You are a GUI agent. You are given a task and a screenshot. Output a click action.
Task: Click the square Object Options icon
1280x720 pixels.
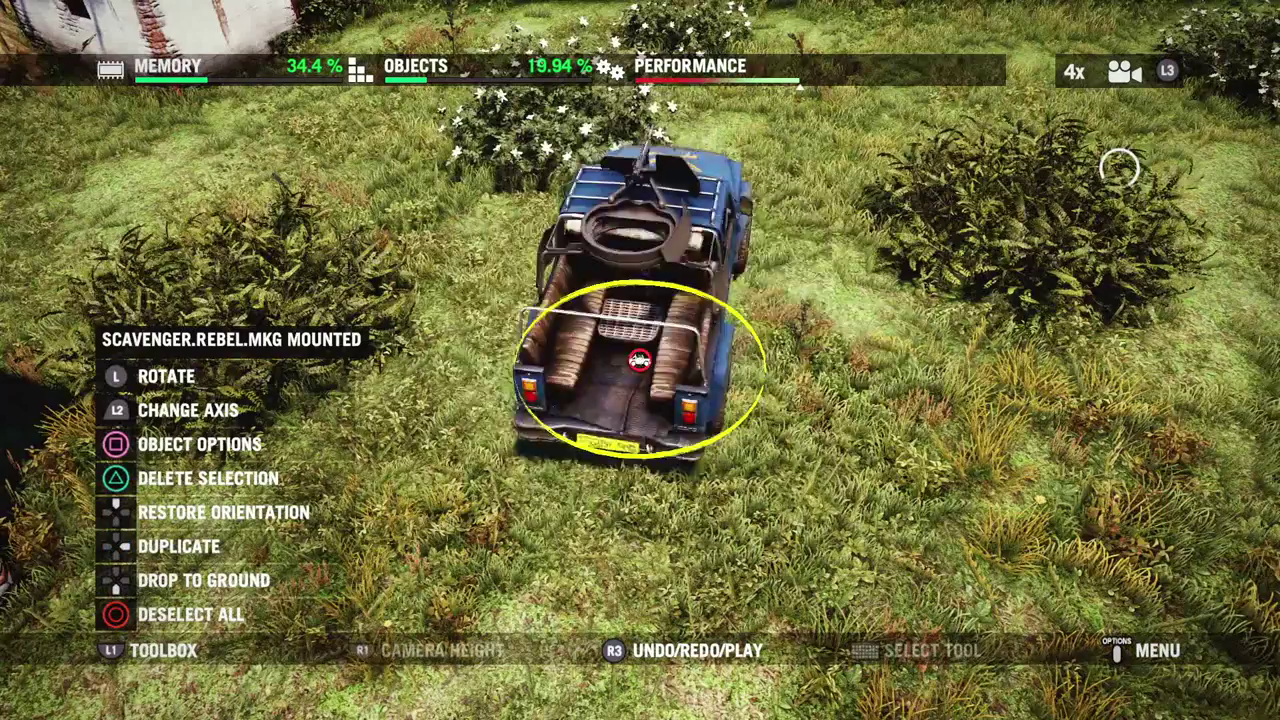click(115, 444)
